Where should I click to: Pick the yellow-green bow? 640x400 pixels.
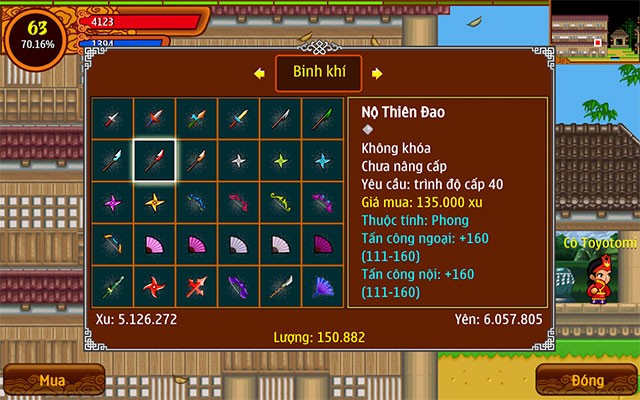(280, 201)
